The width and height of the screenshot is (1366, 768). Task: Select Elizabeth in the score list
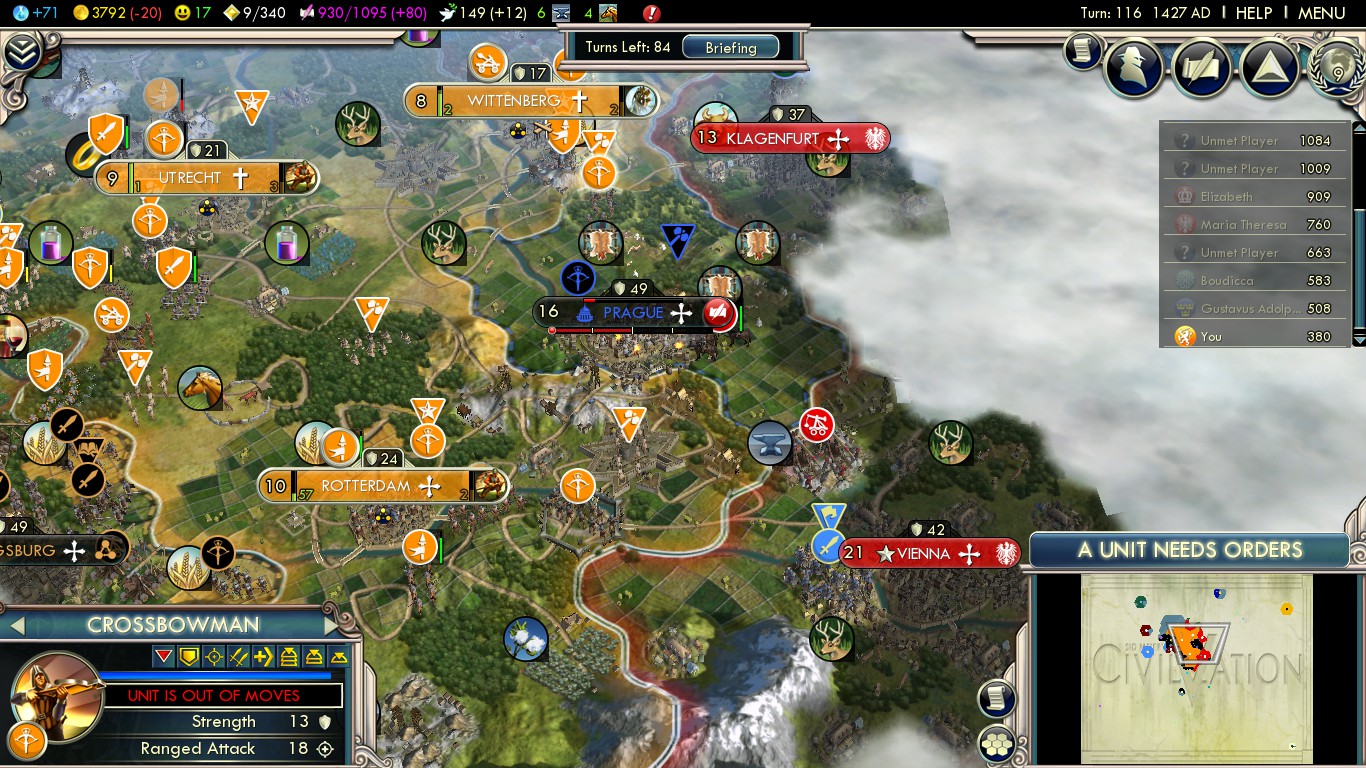[x=1226, y=197]
